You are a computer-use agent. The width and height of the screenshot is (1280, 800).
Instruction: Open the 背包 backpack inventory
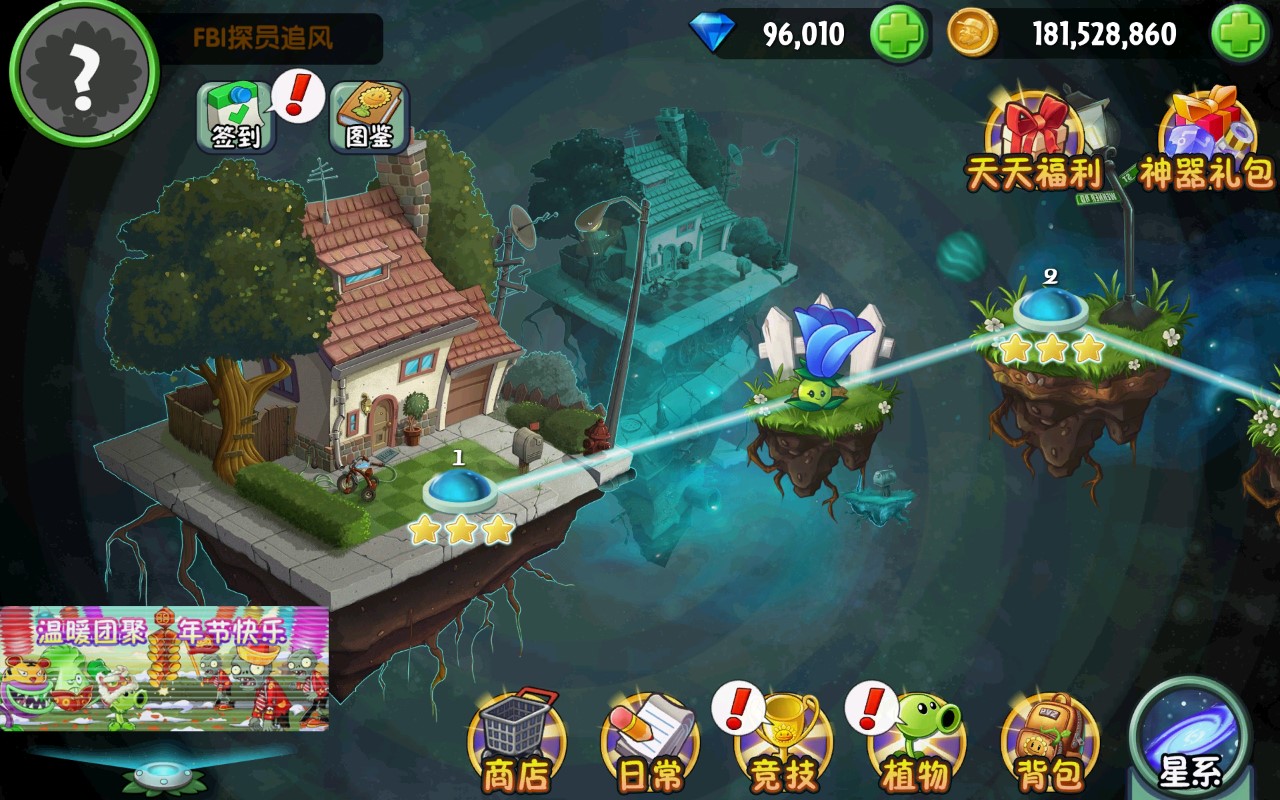[1049, 745]
